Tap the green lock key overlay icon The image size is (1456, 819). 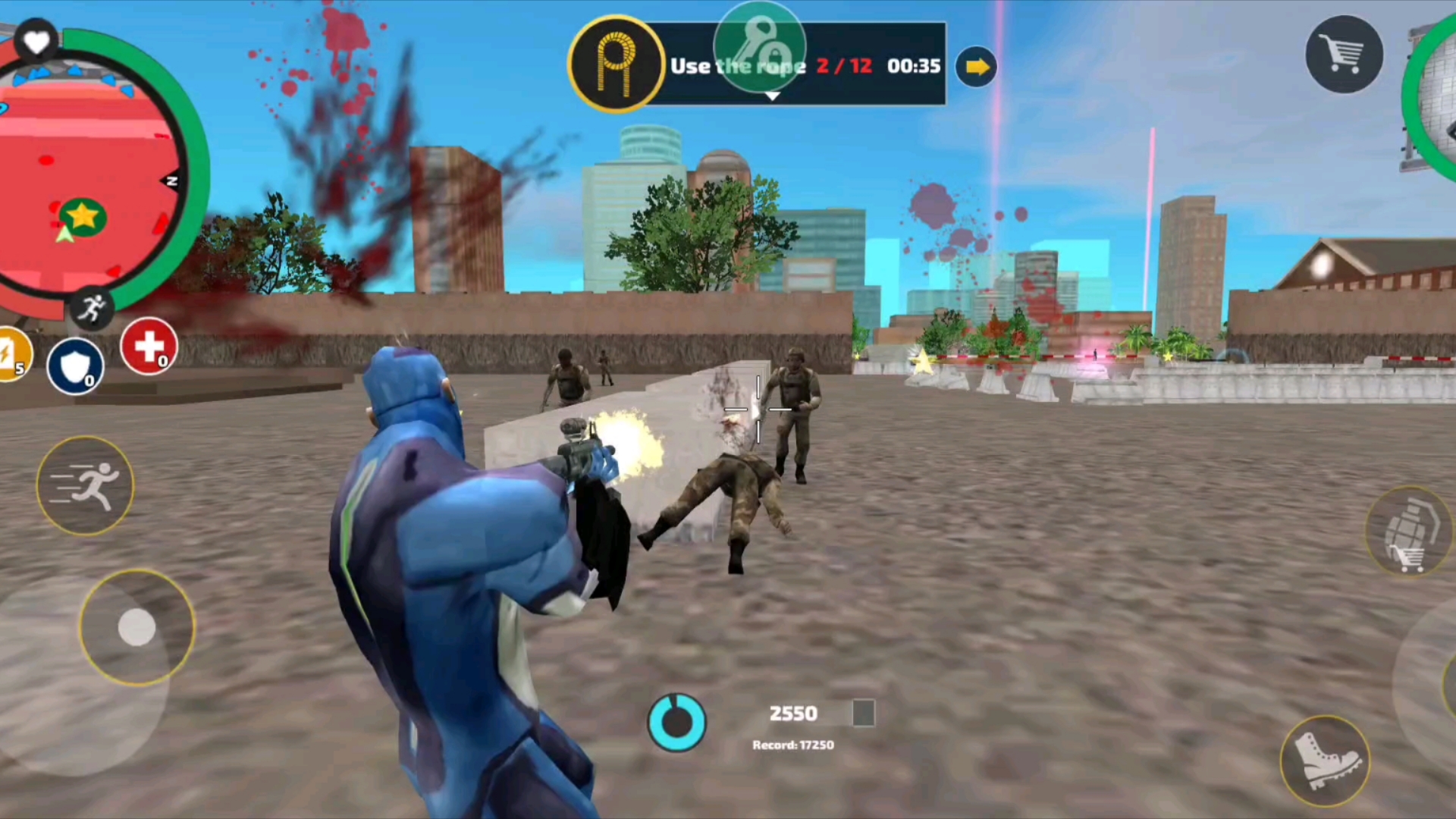759,47
